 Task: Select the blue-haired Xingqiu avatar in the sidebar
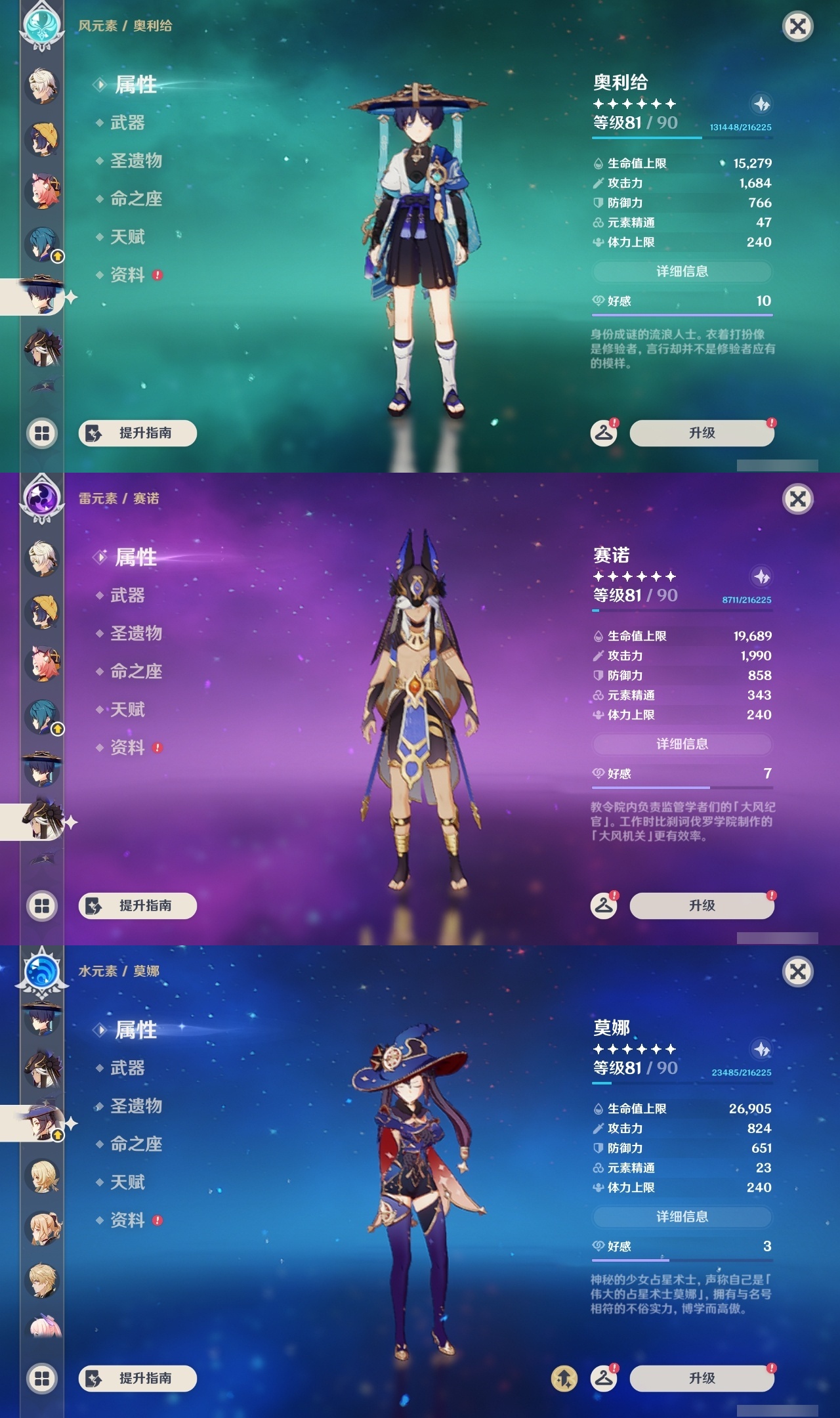pyautogui.click(x=41, y=244)
